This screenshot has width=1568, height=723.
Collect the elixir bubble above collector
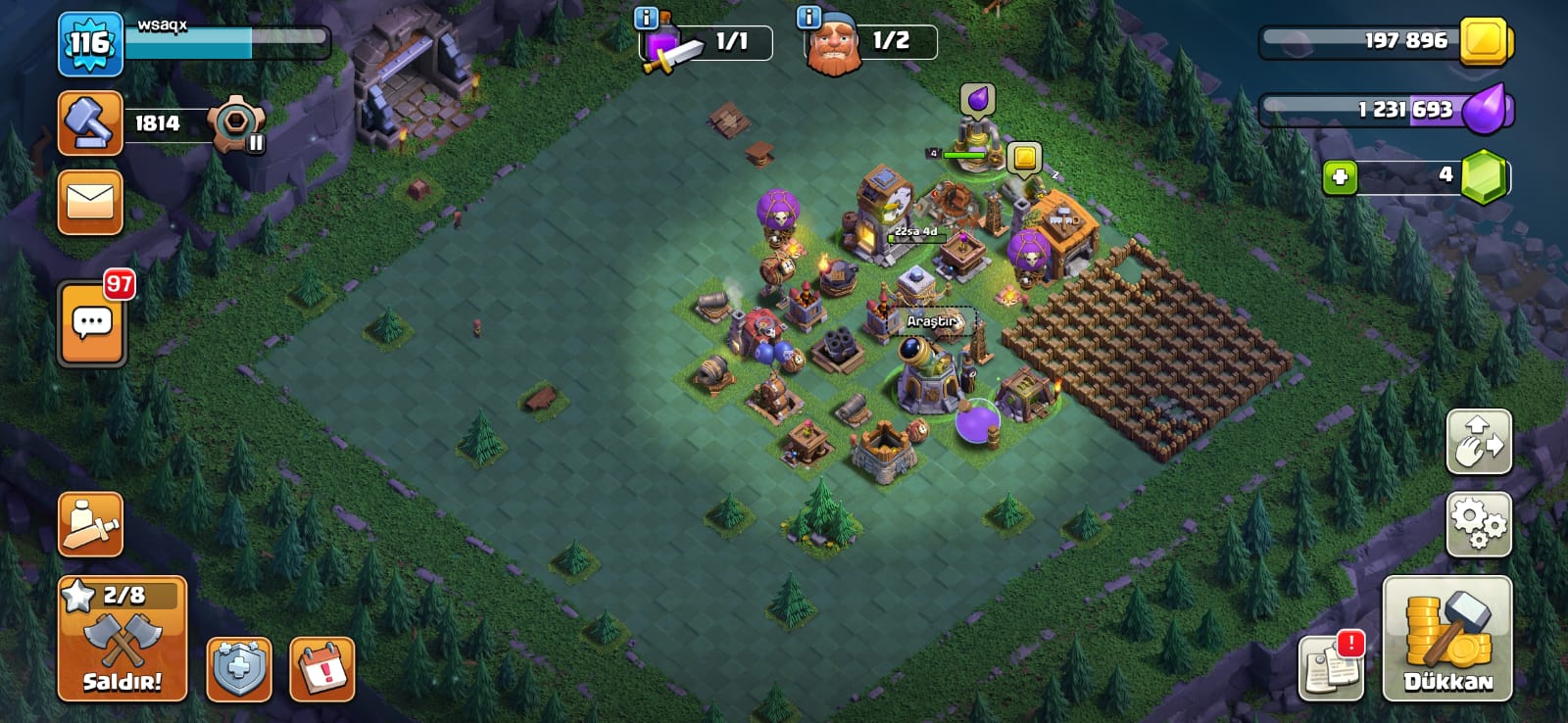[x=977, y=98]
